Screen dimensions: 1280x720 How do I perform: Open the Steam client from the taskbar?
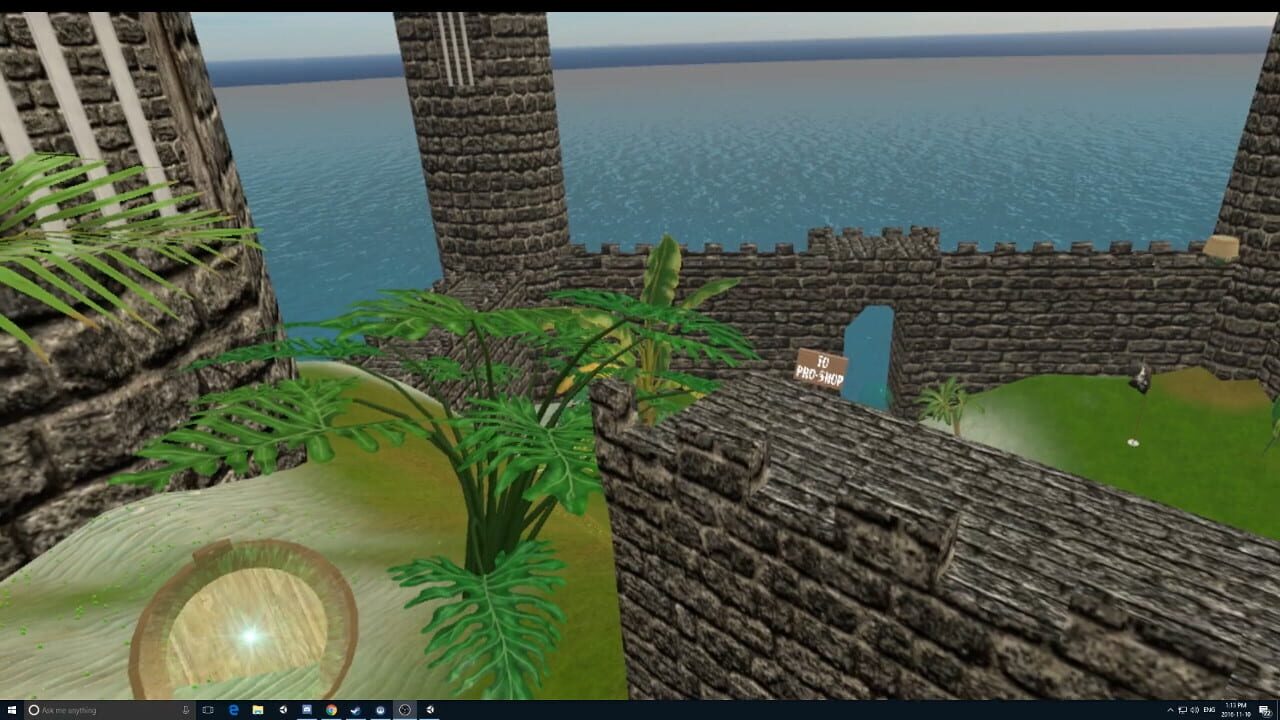click(x=355, y=710)
